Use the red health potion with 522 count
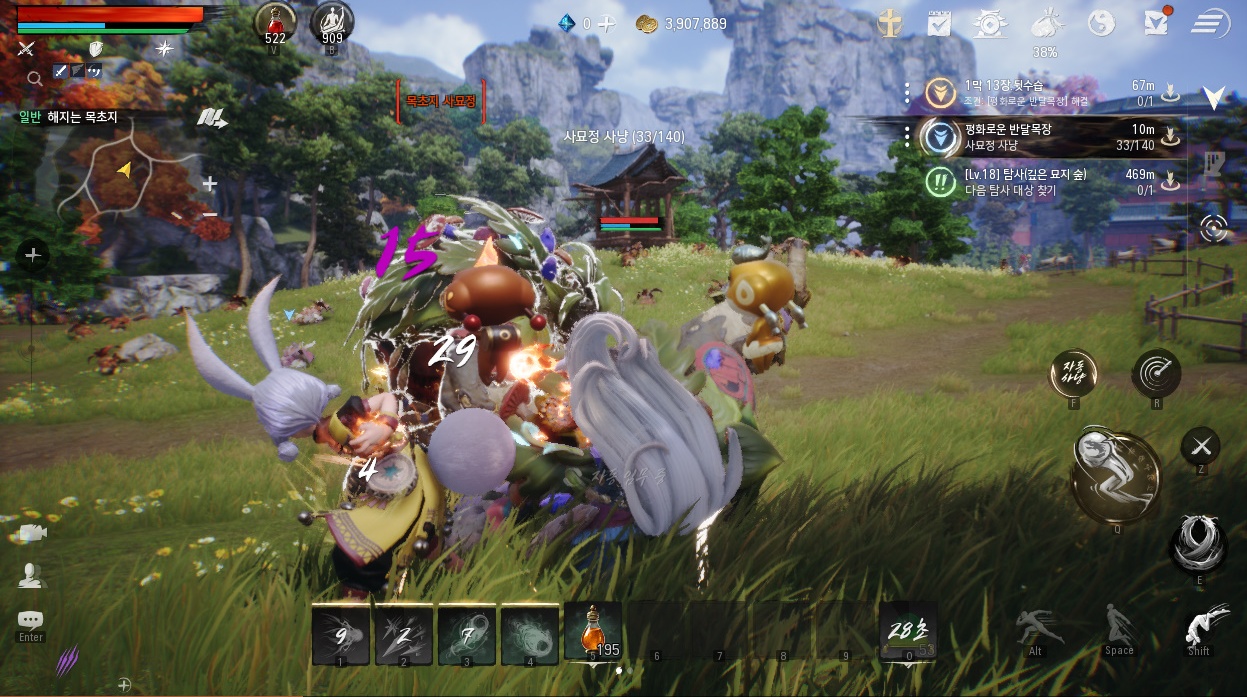The height and width of the screenshot is (697, 1247). [x=275, y=22]
